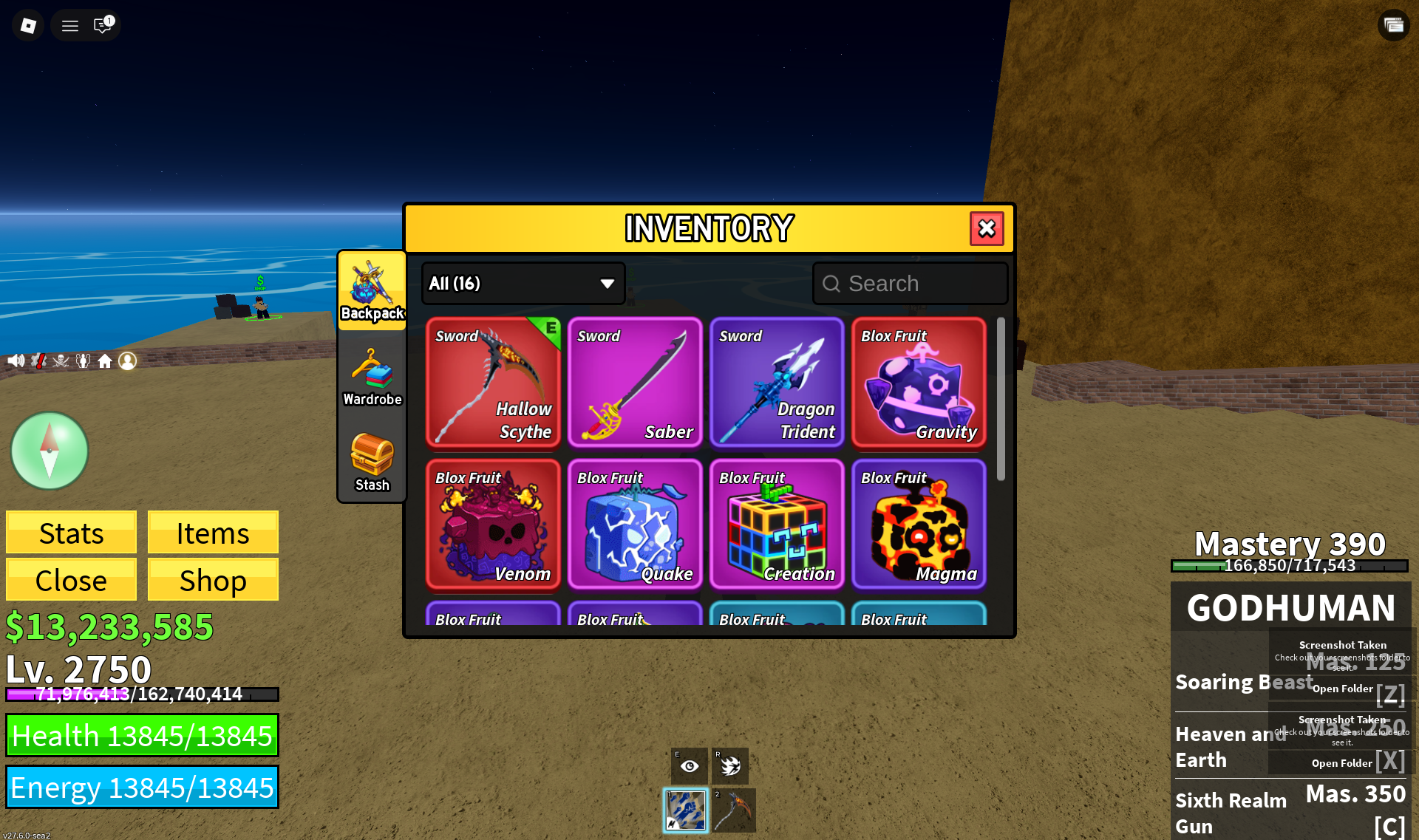Pick the Magma Blox Fruit
1419x840 pixels.
(x=919, y=524)
